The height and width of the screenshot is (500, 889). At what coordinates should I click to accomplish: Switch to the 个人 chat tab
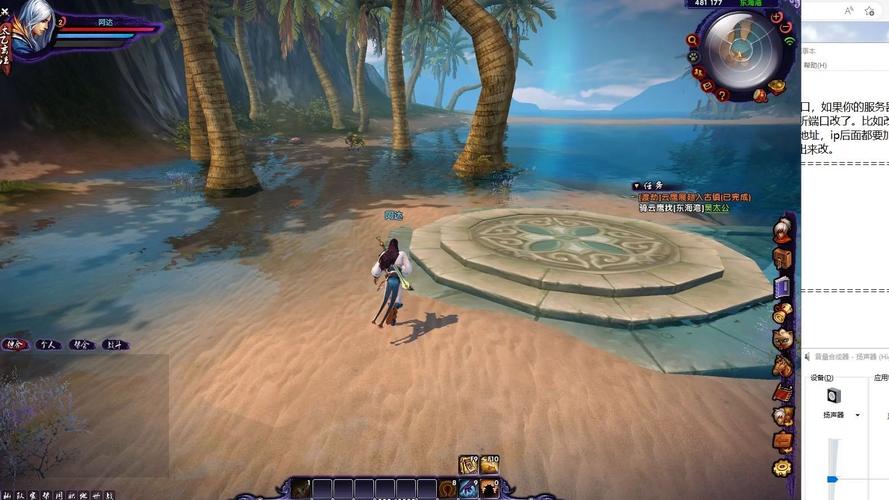(x=48, y=344)
